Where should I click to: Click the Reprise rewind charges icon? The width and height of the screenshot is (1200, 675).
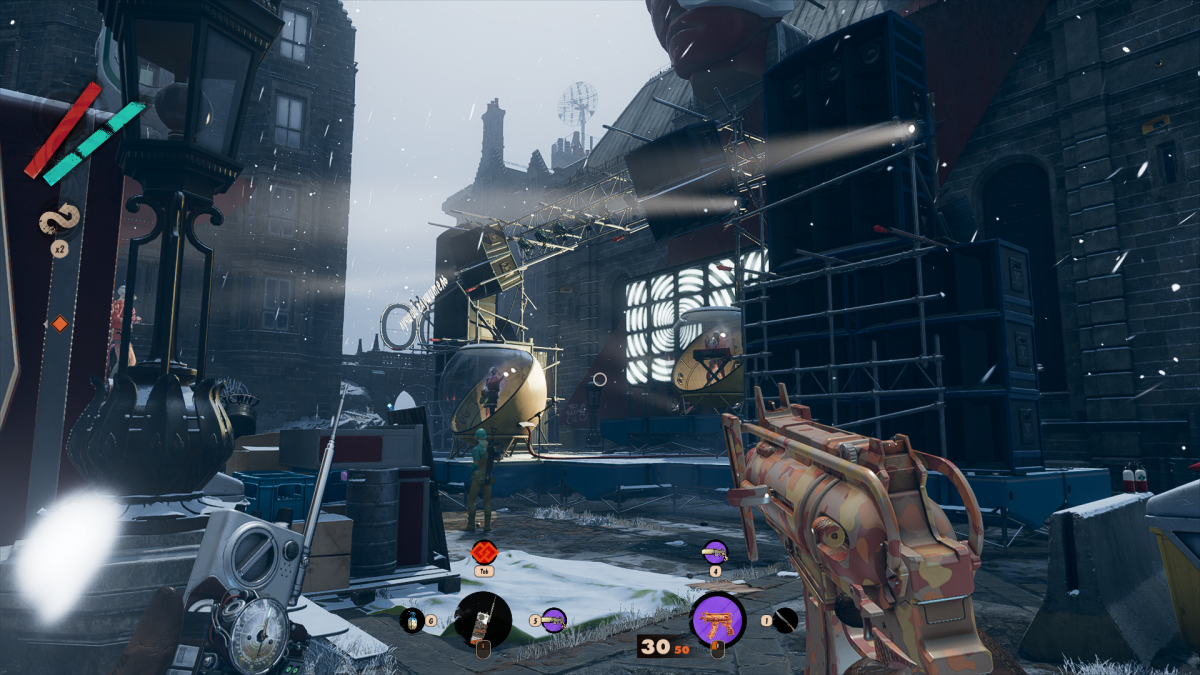click(59, 221)
